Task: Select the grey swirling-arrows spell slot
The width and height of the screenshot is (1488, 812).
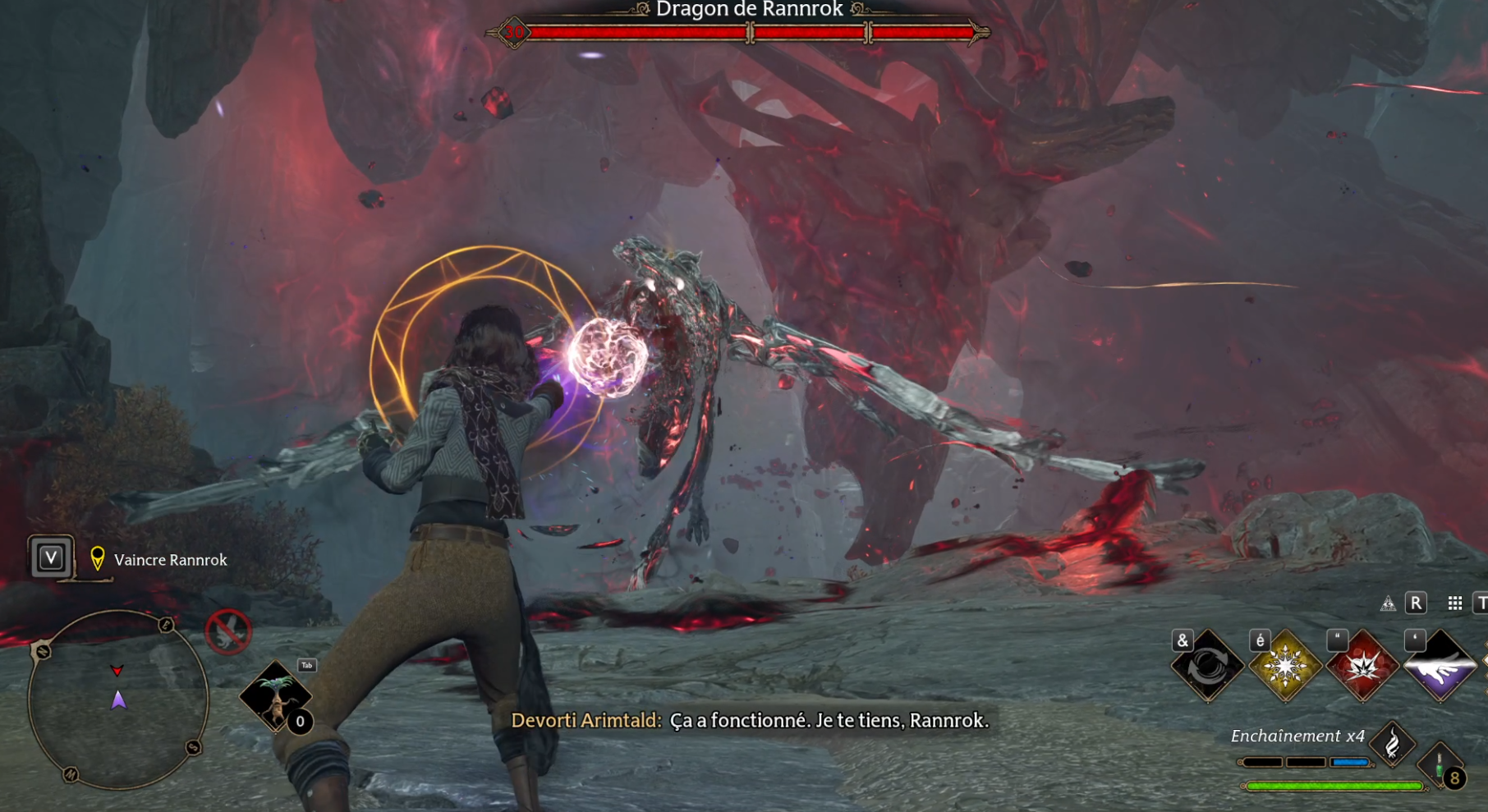Action: tap(1207, 667)
